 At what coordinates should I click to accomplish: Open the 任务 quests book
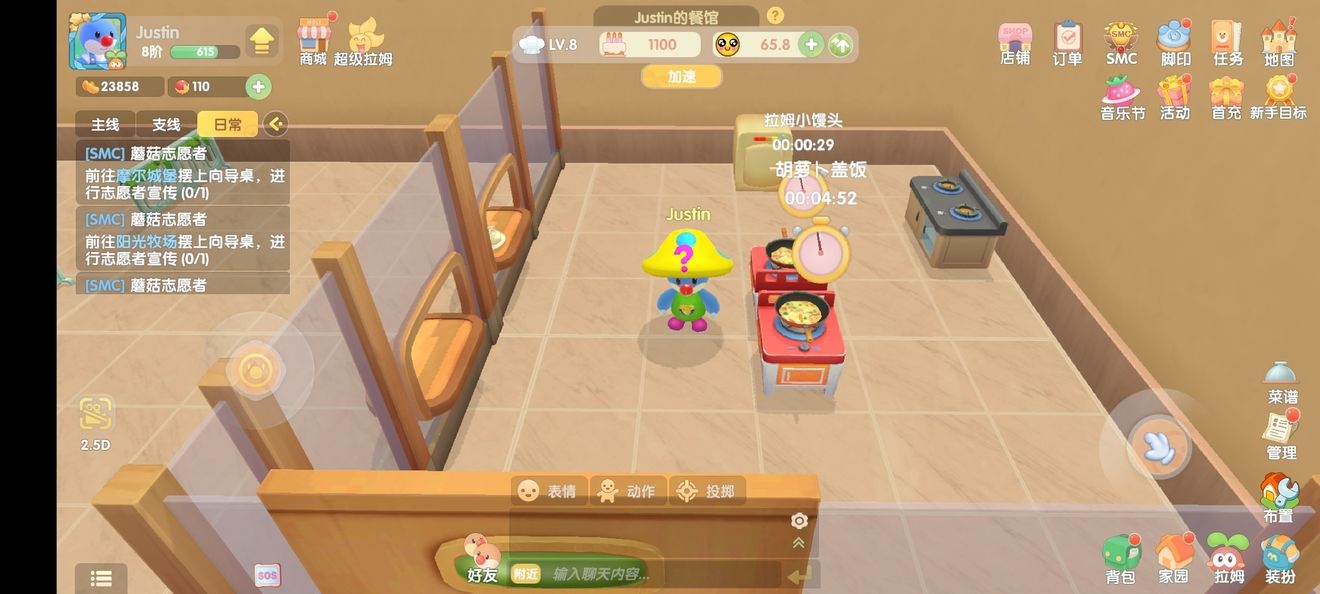[x=1227, y=43]
